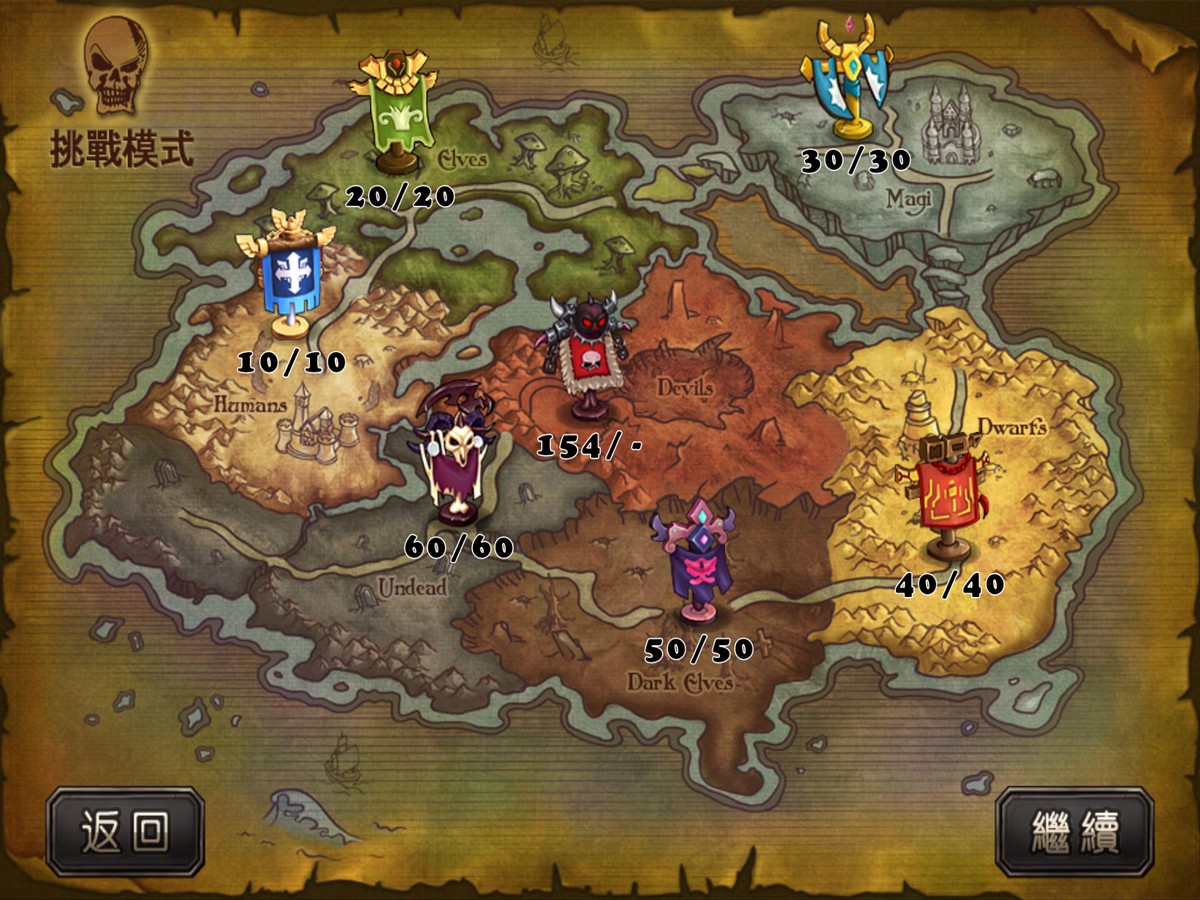Click the 返回 back button

pyautogui.click(x=125, y=831)
